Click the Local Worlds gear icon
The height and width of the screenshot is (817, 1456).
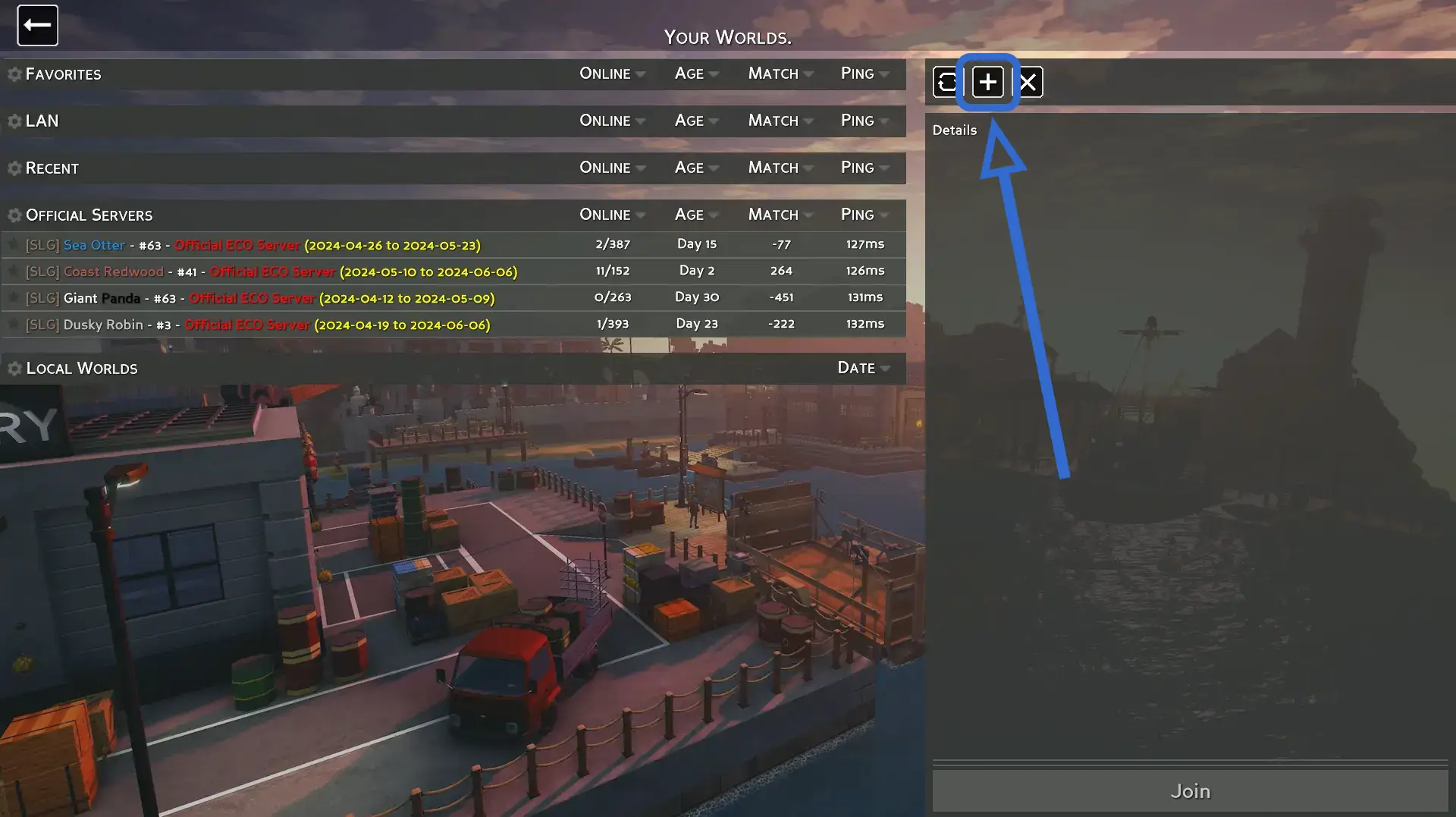click(13, 368)
